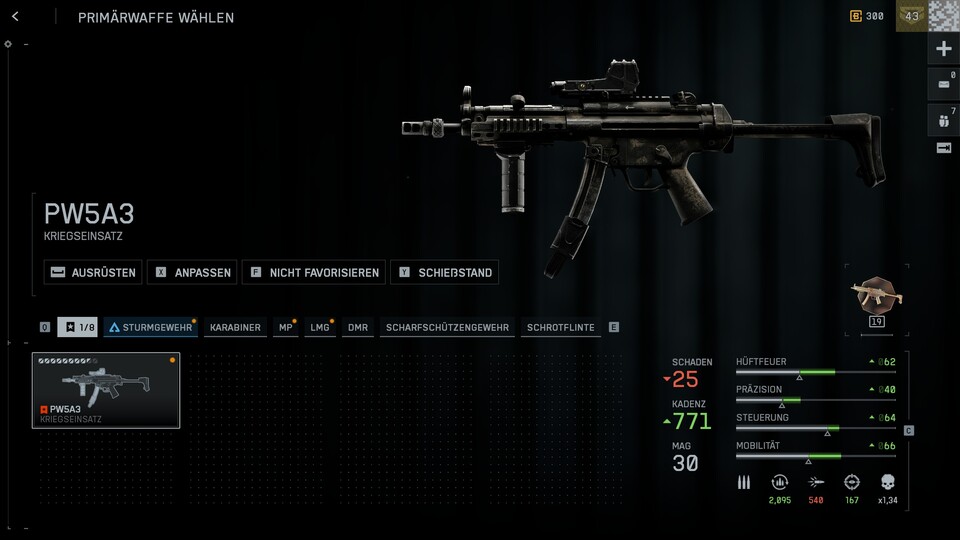Open the Schießstand firing range
Screen dimensions: 960x540
(x=444, y=272)
